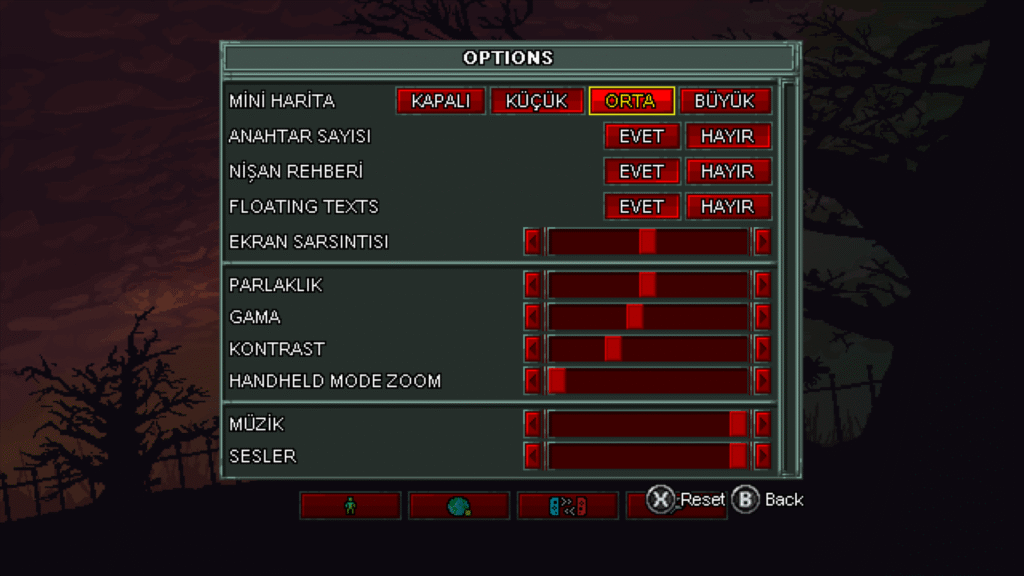The height and width of the screenshot is (576, 1024).
Task: Switch mini map to Büyük
Action: click(725, 101)
